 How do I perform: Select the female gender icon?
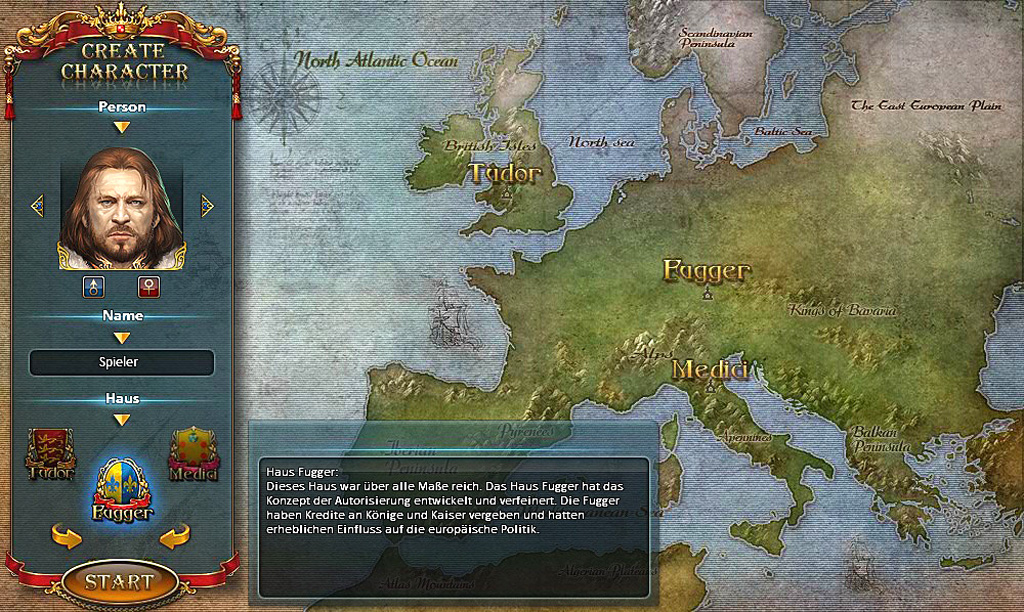click(149, 288)
